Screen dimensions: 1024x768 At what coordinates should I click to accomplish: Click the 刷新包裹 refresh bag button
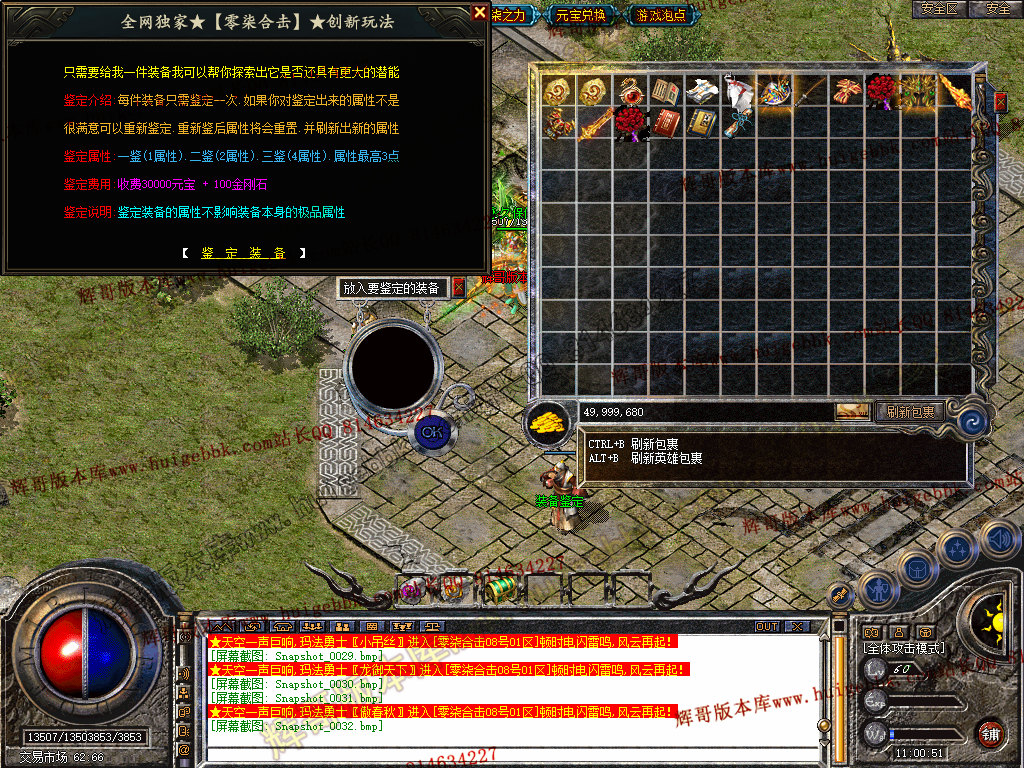tap(908, 411)
